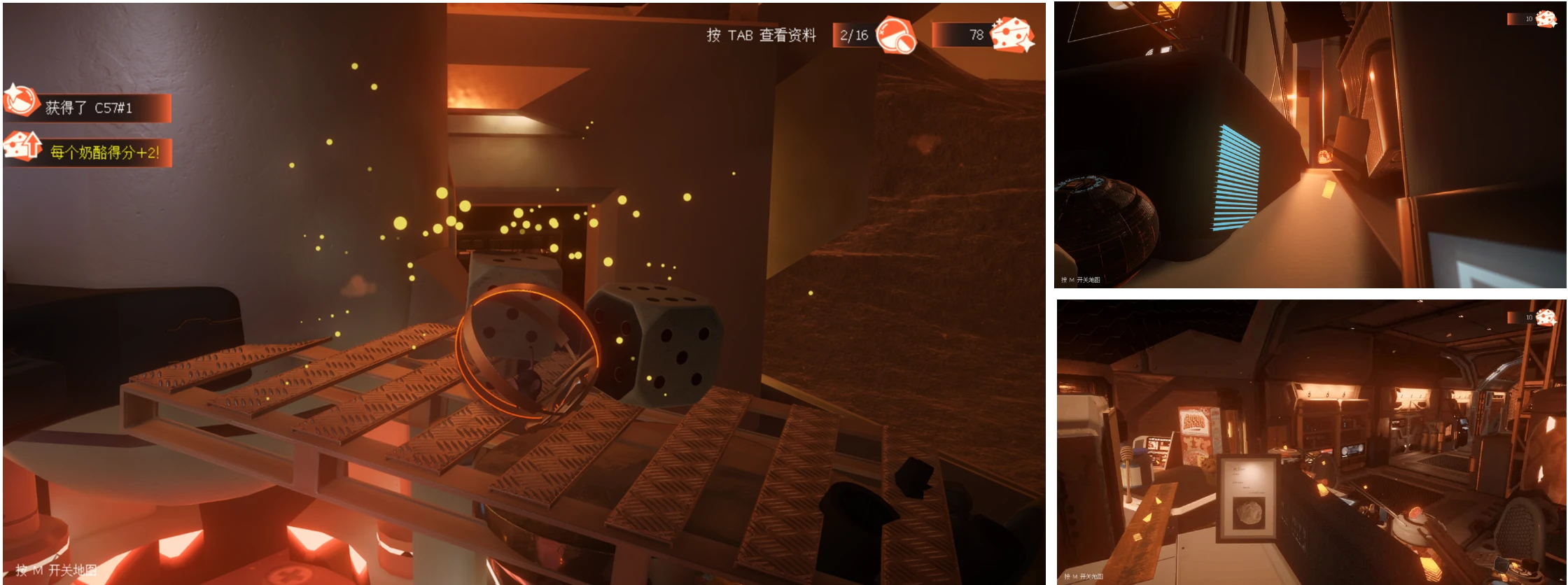Select the 每个奶酪得分+2! bonus notification
This screenshot has height=585, width=1568.
(x=88, y=152)
